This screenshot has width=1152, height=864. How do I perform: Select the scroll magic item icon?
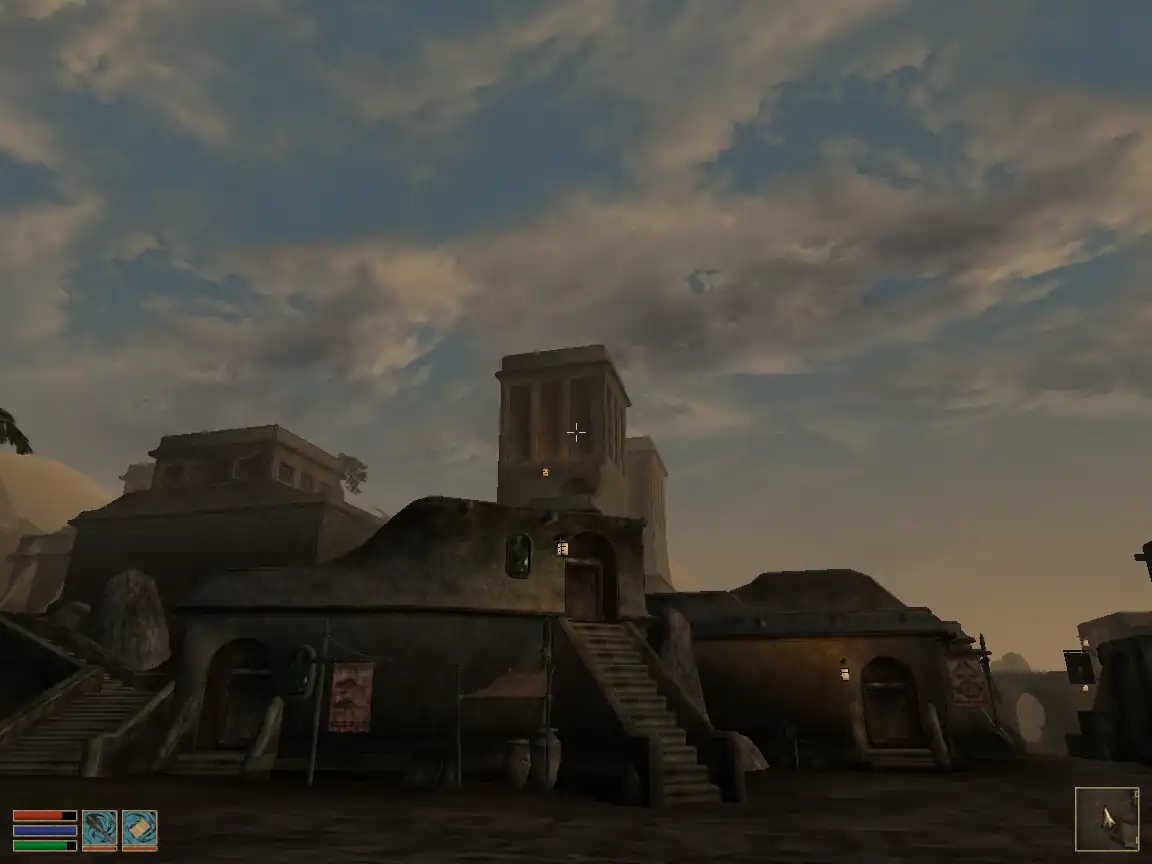pos(139,830)
